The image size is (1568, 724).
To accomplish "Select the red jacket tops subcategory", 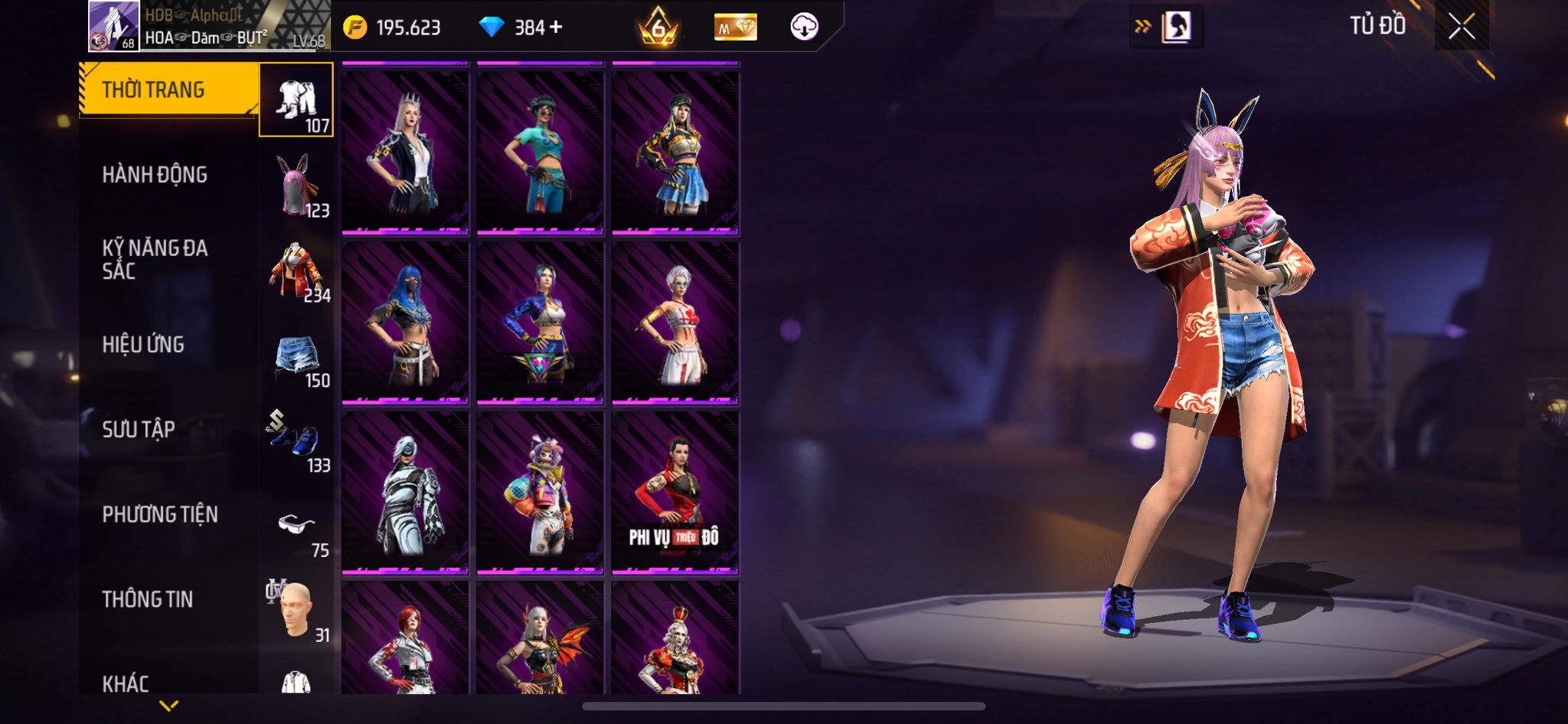I will [296, 270].
